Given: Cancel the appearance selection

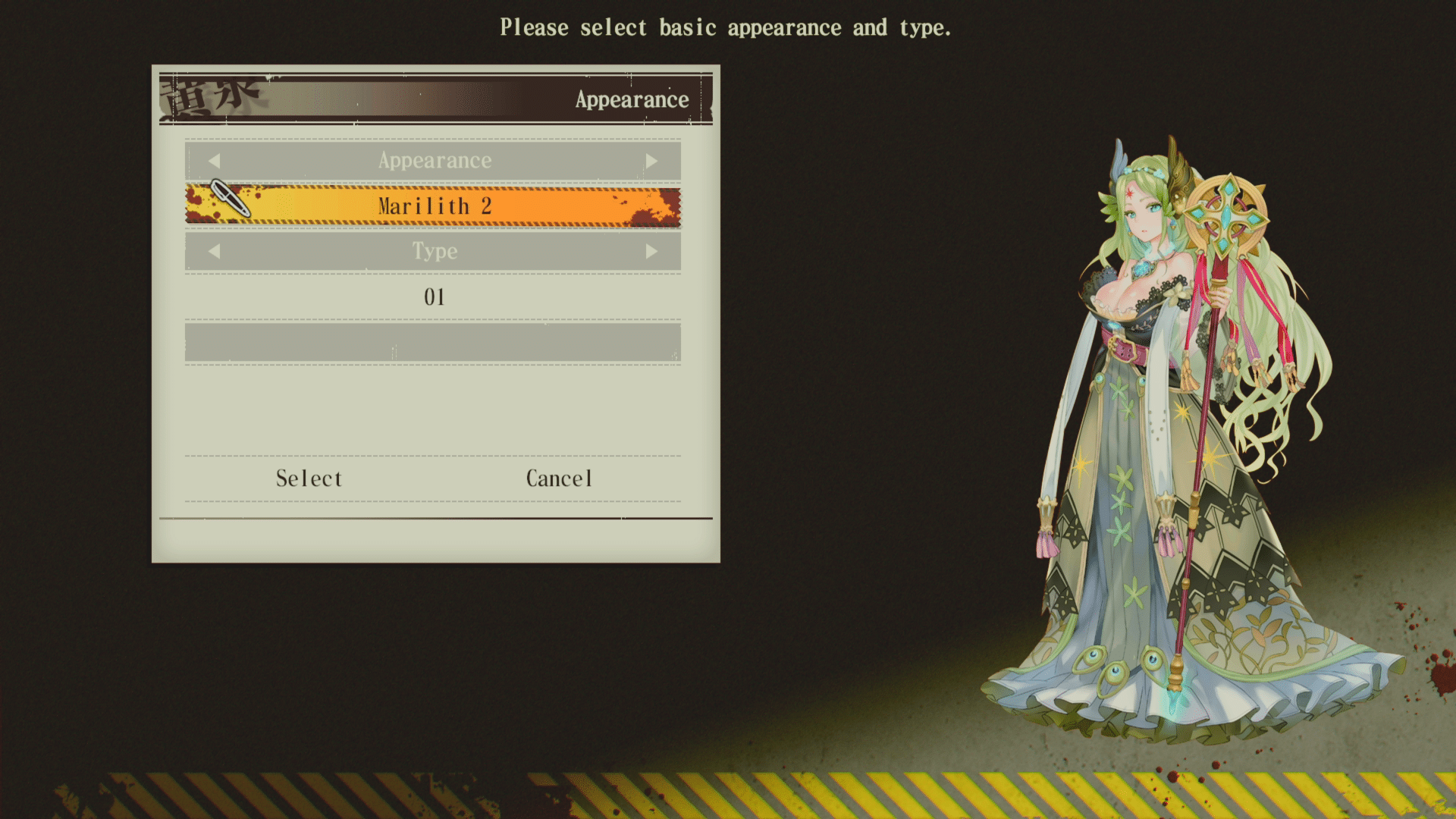Looking at the screenshot, I should pos(559,478).
